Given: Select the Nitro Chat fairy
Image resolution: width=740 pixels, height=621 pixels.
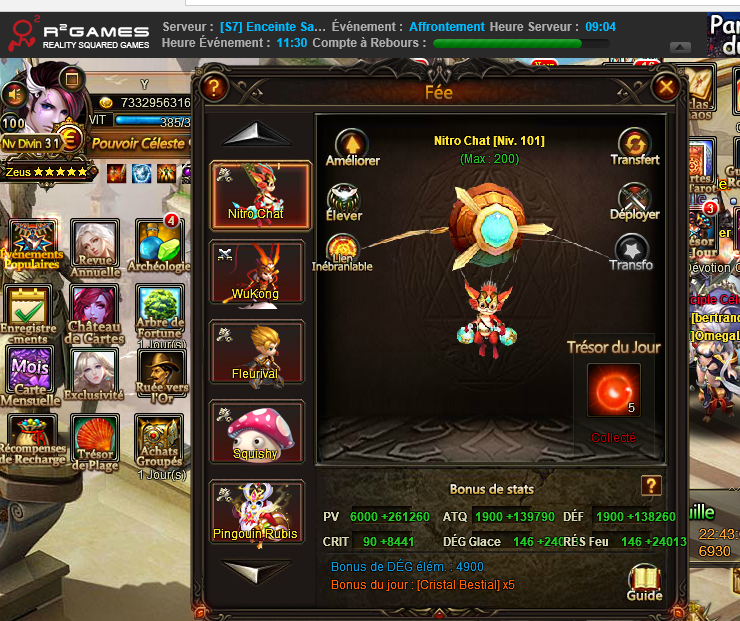Looking at the screenshot, I should pos(258,194).
